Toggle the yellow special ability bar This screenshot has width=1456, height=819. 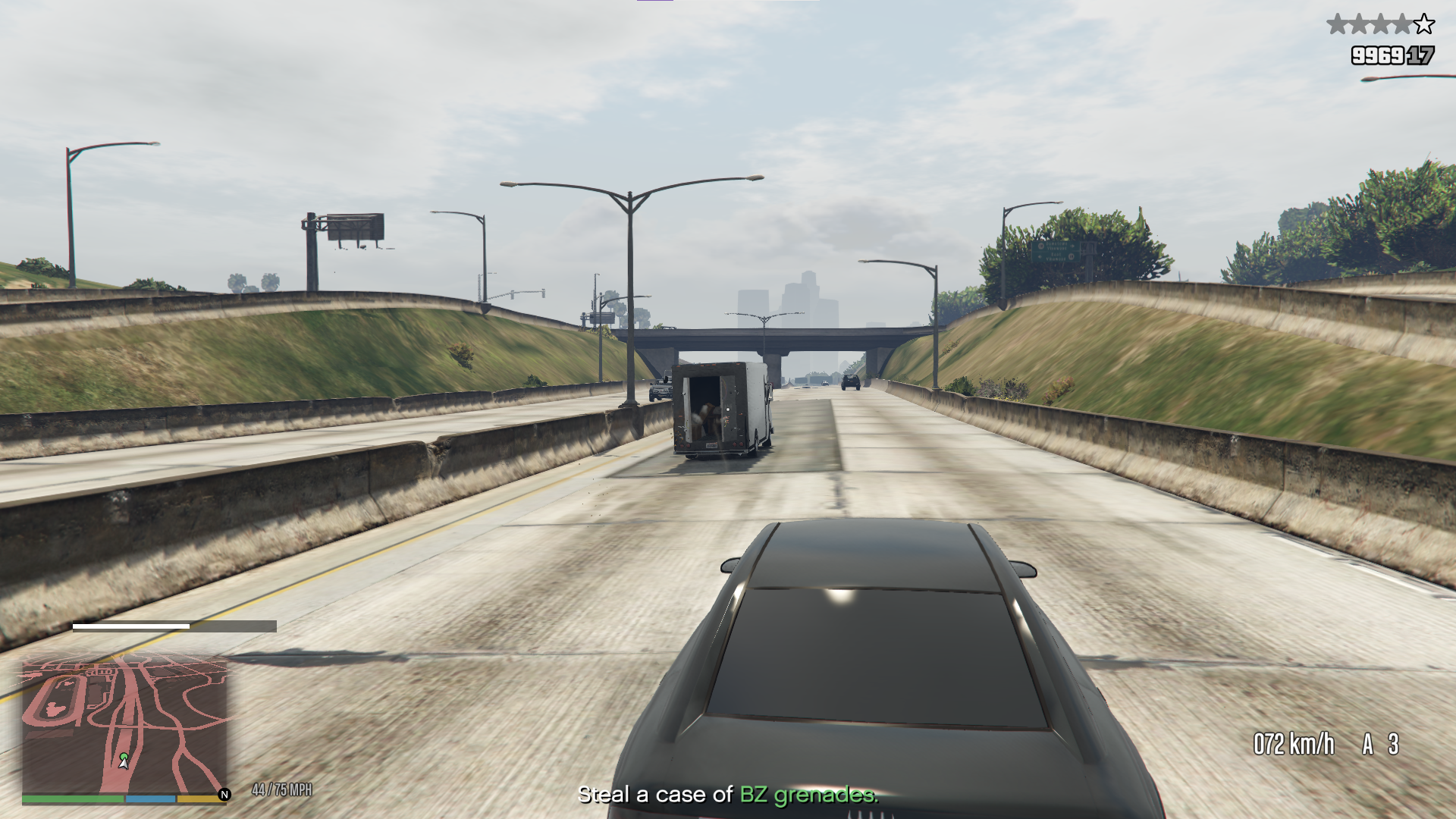197,799
